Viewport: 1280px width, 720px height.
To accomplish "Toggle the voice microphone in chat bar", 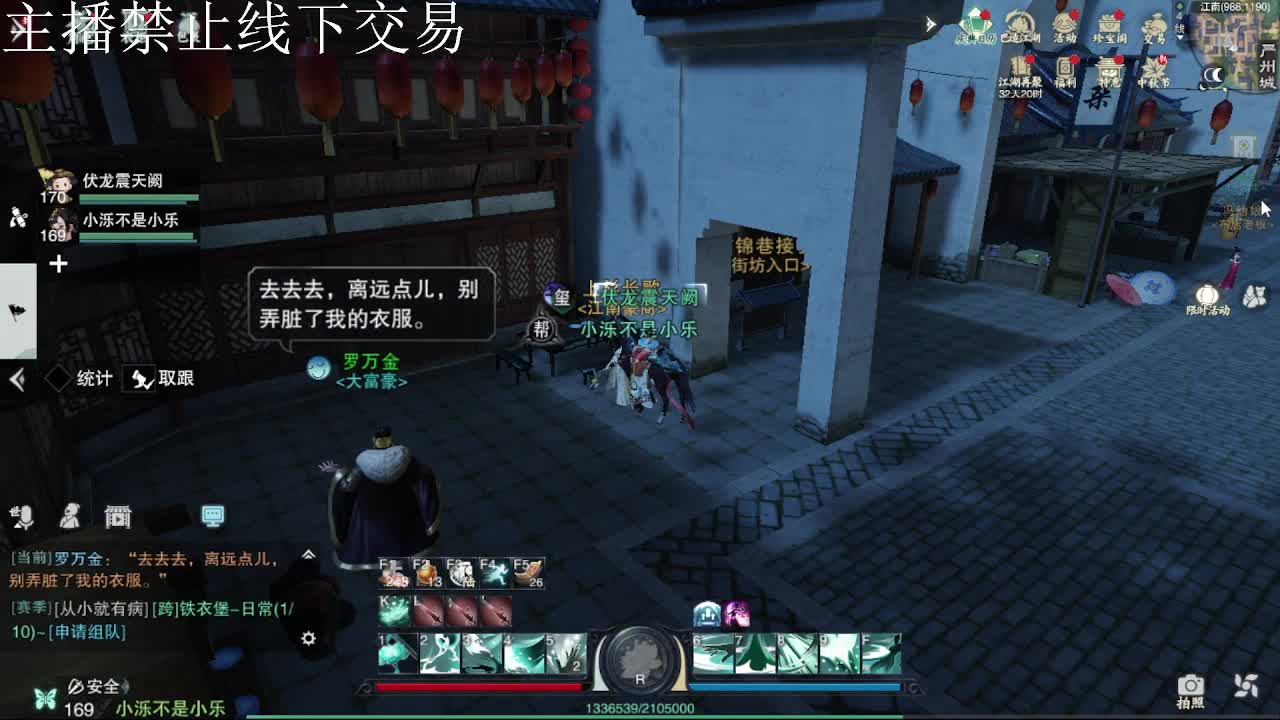I will click(25, 517).
